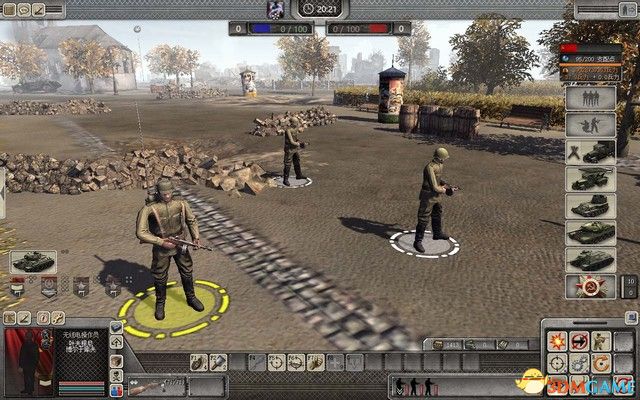Viewport: 640px width, 400px height.
Task: Select the rocket launcher truck reinforcement
Action: pyautogui.click(x=590, y=180)
